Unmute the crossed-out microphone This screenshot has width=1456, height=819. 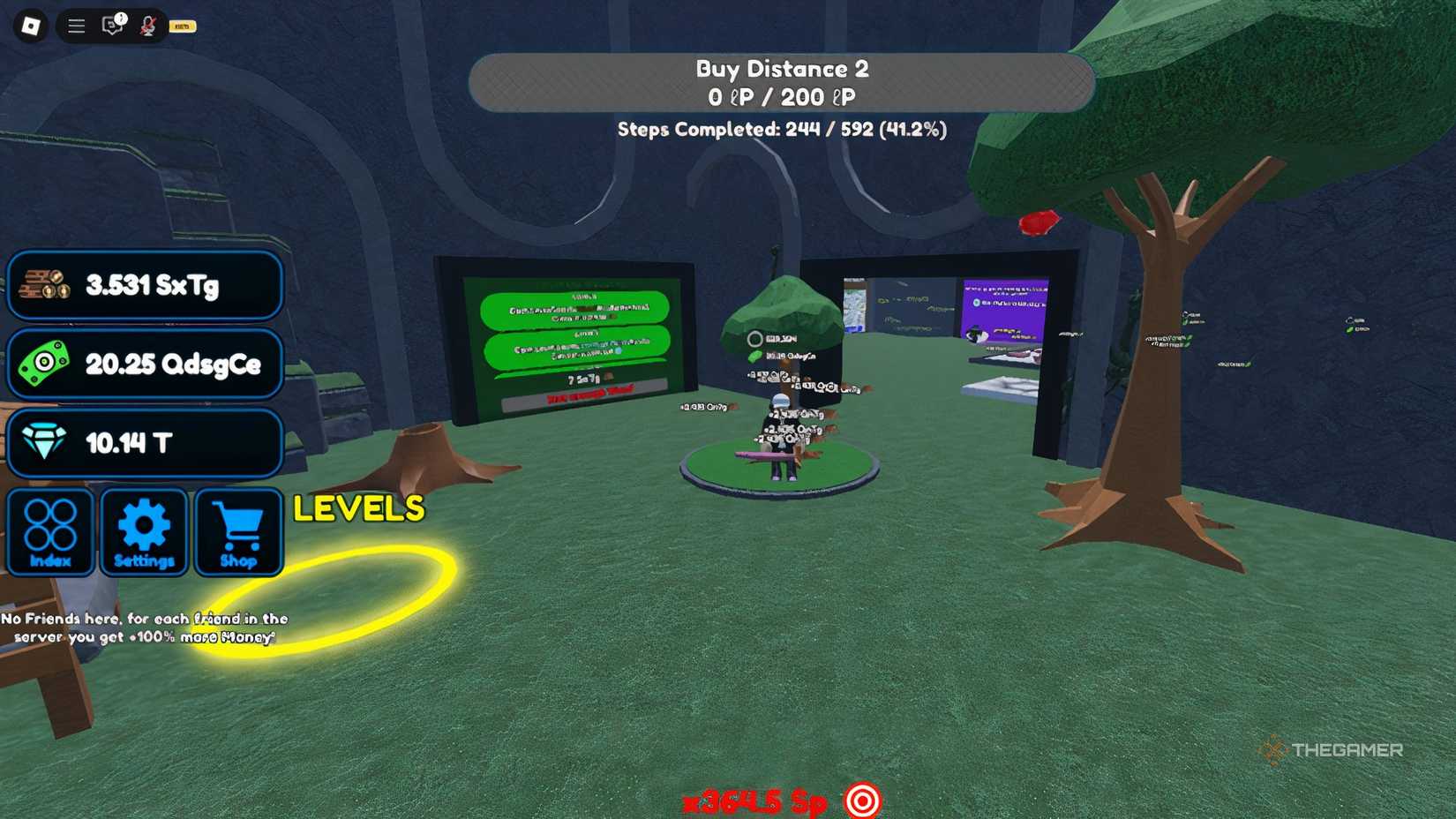(148, 26)
